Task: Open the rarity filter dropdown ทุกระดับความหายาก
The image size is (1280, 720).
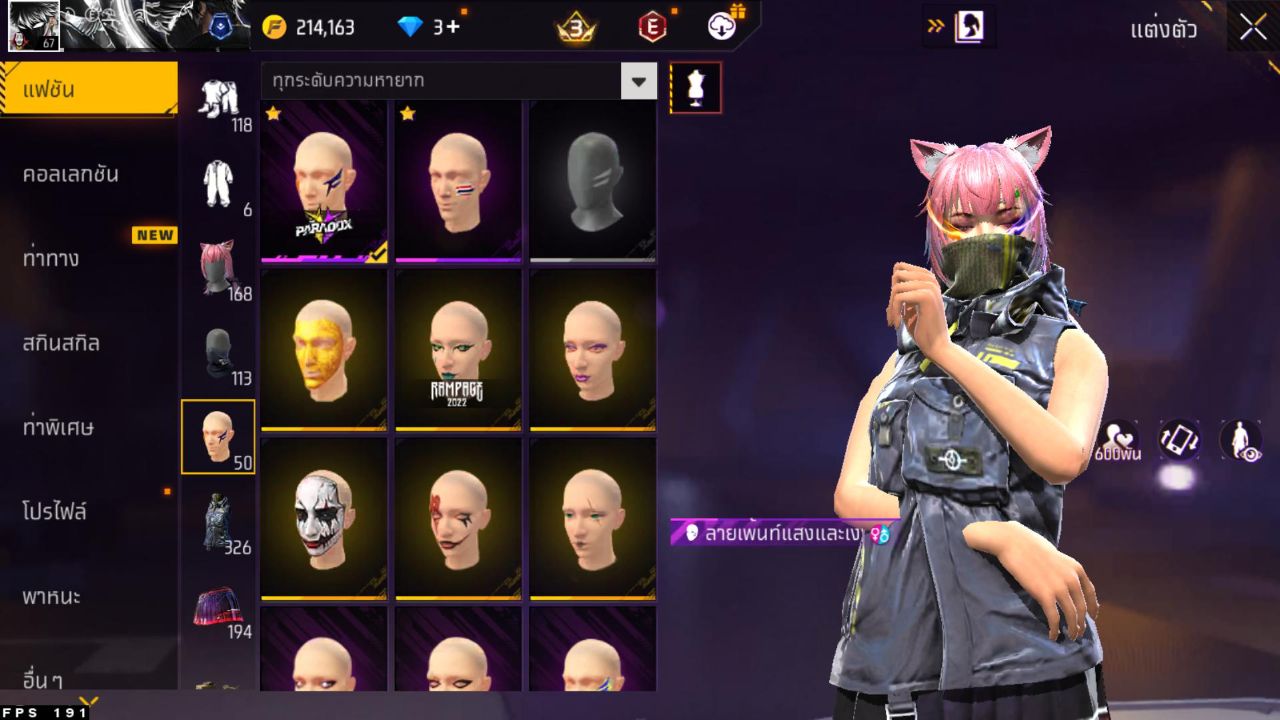Action: [450, 80]
